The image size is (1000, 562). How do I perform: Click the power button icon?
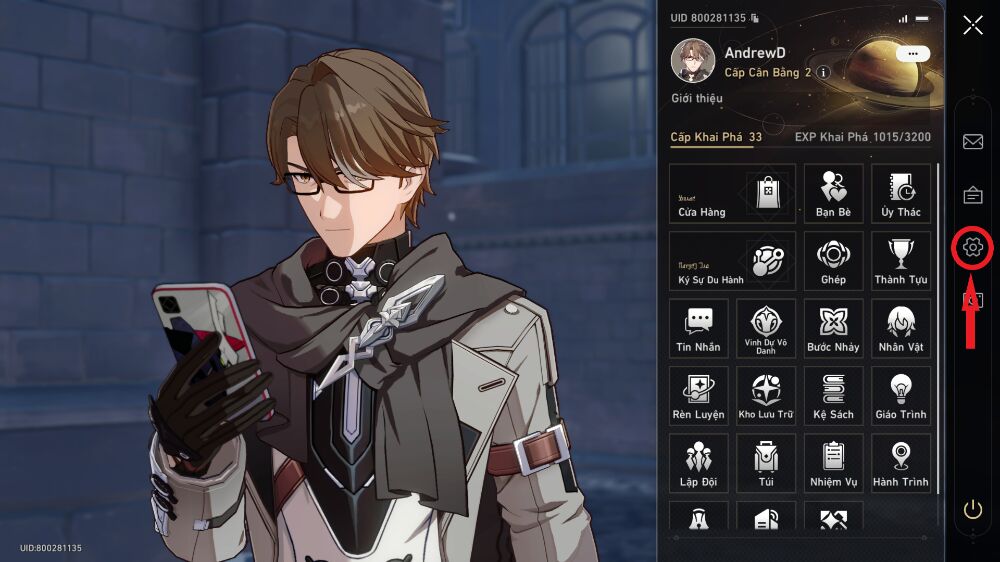pos(972,510)
